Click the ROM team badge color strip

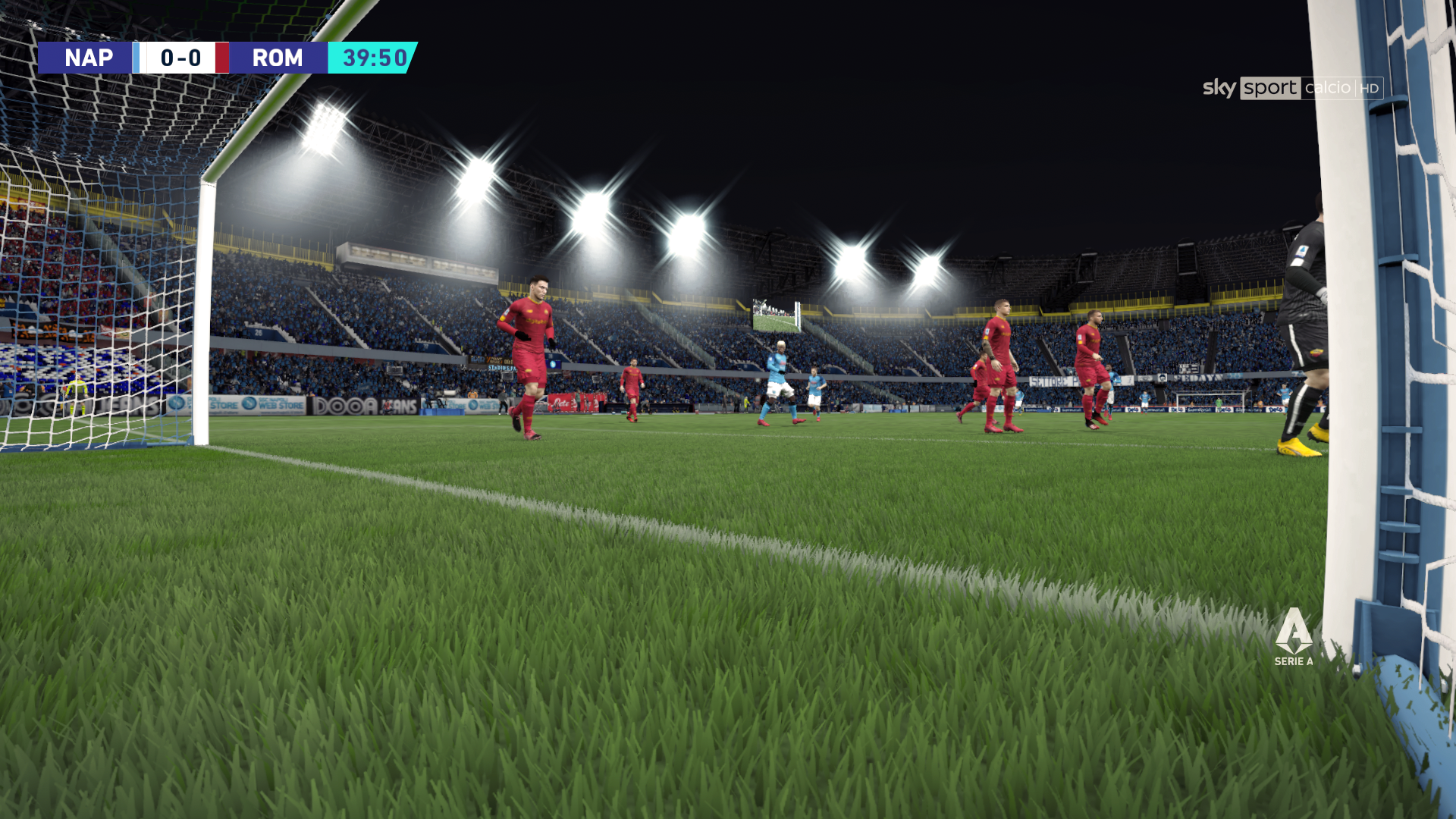222,58
